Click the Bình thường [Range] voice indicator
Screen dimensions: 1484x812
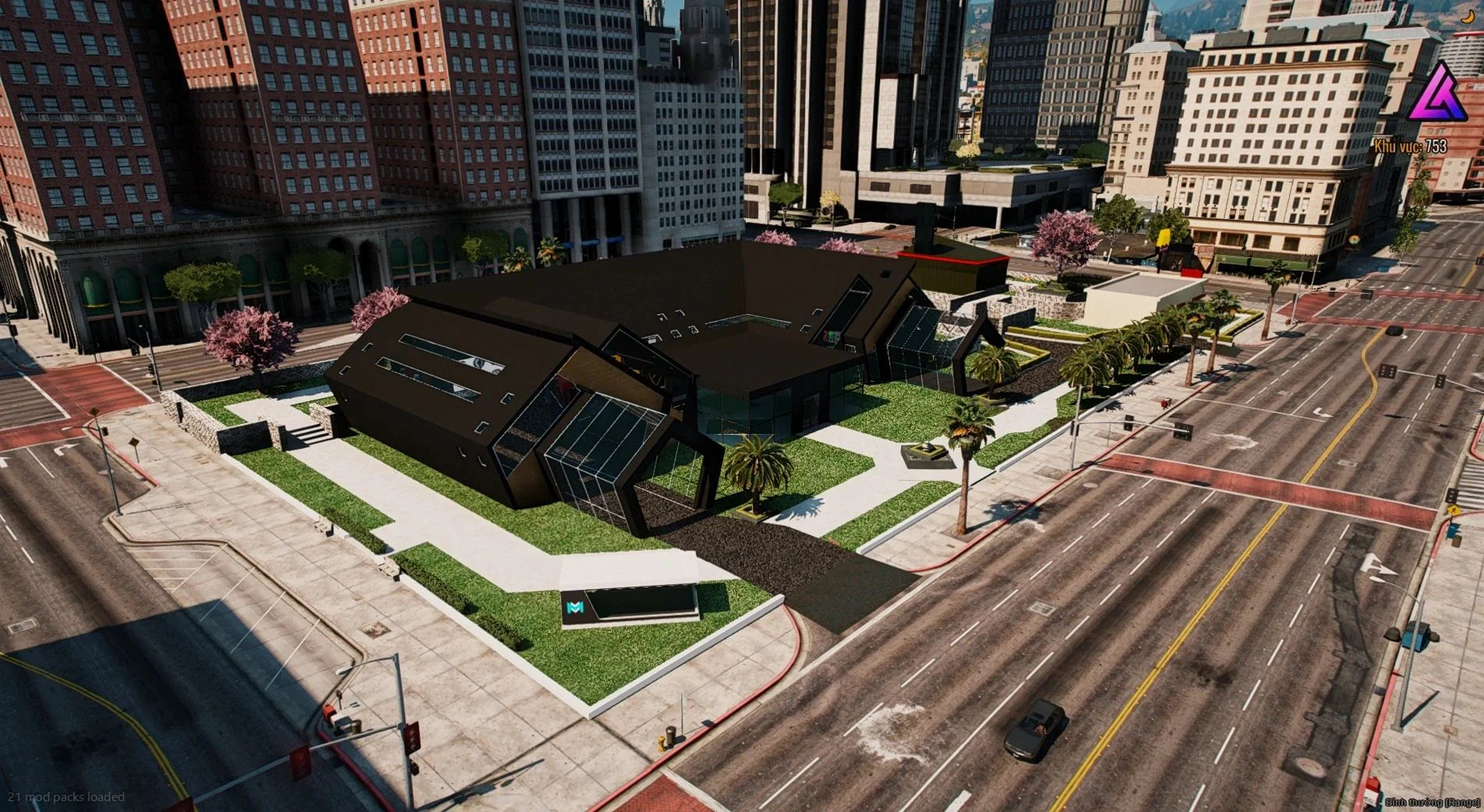click(1432, 802)
